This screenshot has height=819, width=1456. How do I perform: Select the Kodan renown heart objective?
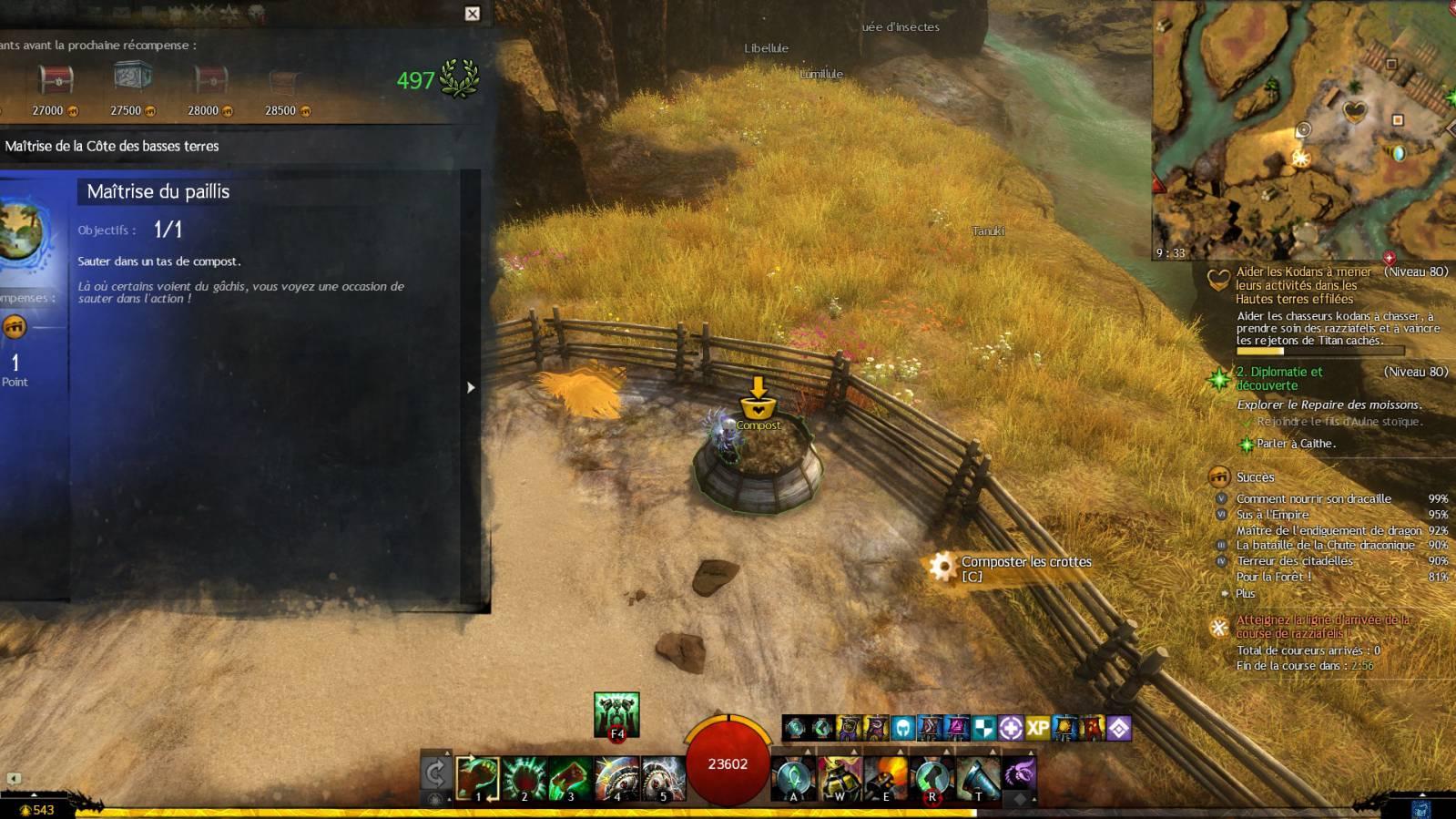click(x=1303, y=285)
